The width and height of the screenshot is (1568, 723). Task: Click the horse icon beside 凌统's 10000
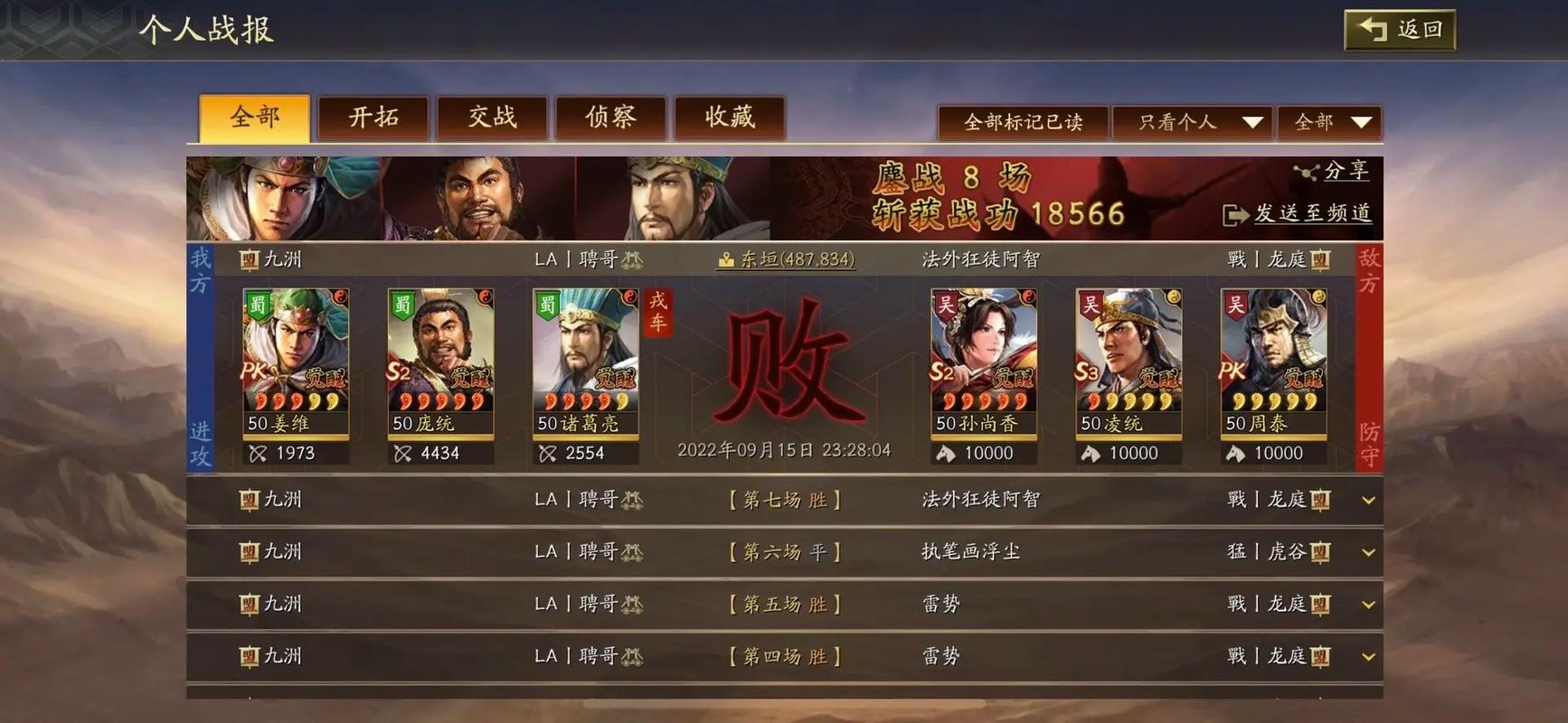[1090, 453]
